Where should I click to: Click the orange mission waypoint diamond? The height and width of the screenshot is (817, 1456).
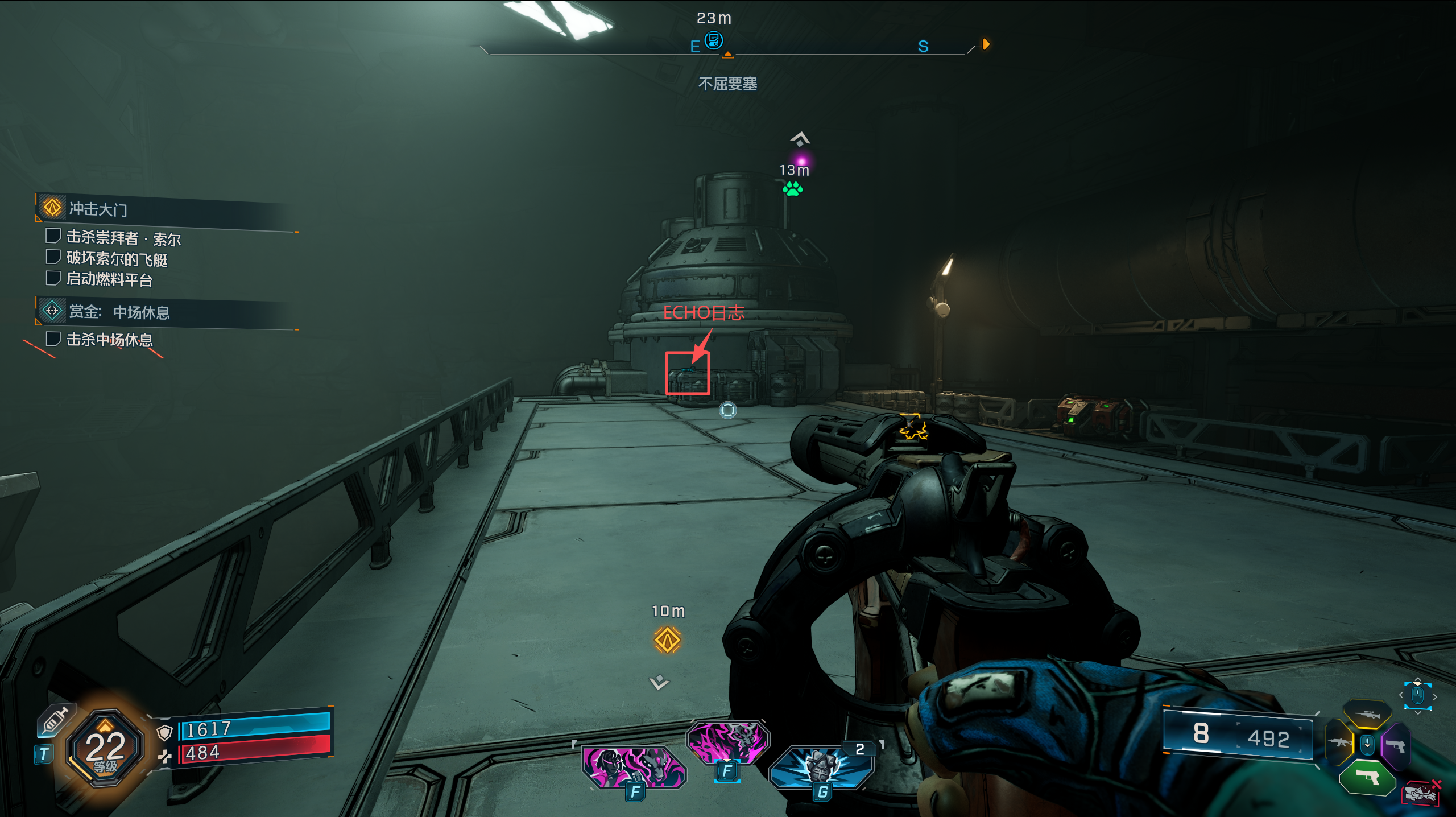[667, 640]
